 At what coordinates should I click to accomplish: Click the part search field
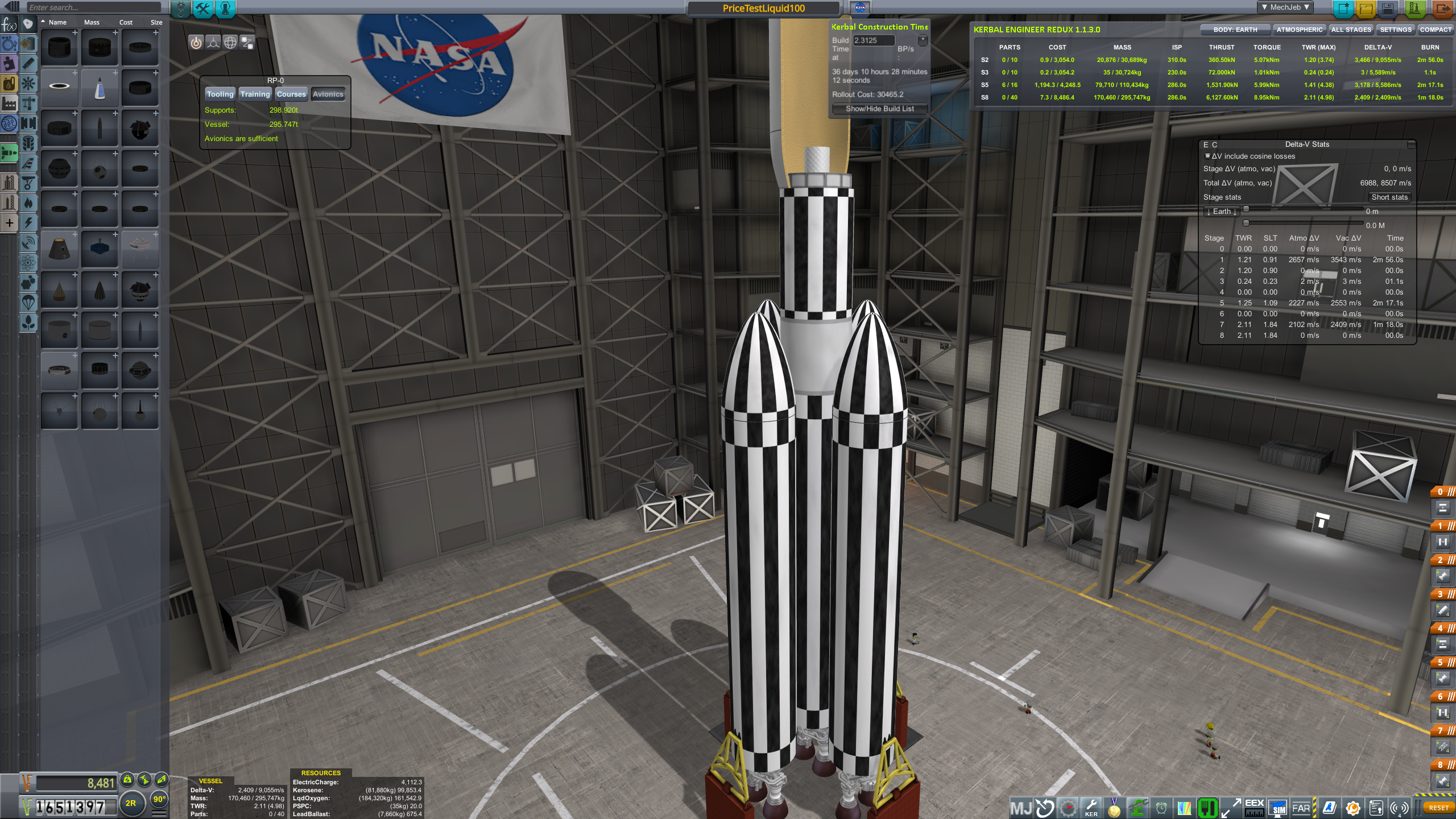pyautogui.click(x=94, y=7)
